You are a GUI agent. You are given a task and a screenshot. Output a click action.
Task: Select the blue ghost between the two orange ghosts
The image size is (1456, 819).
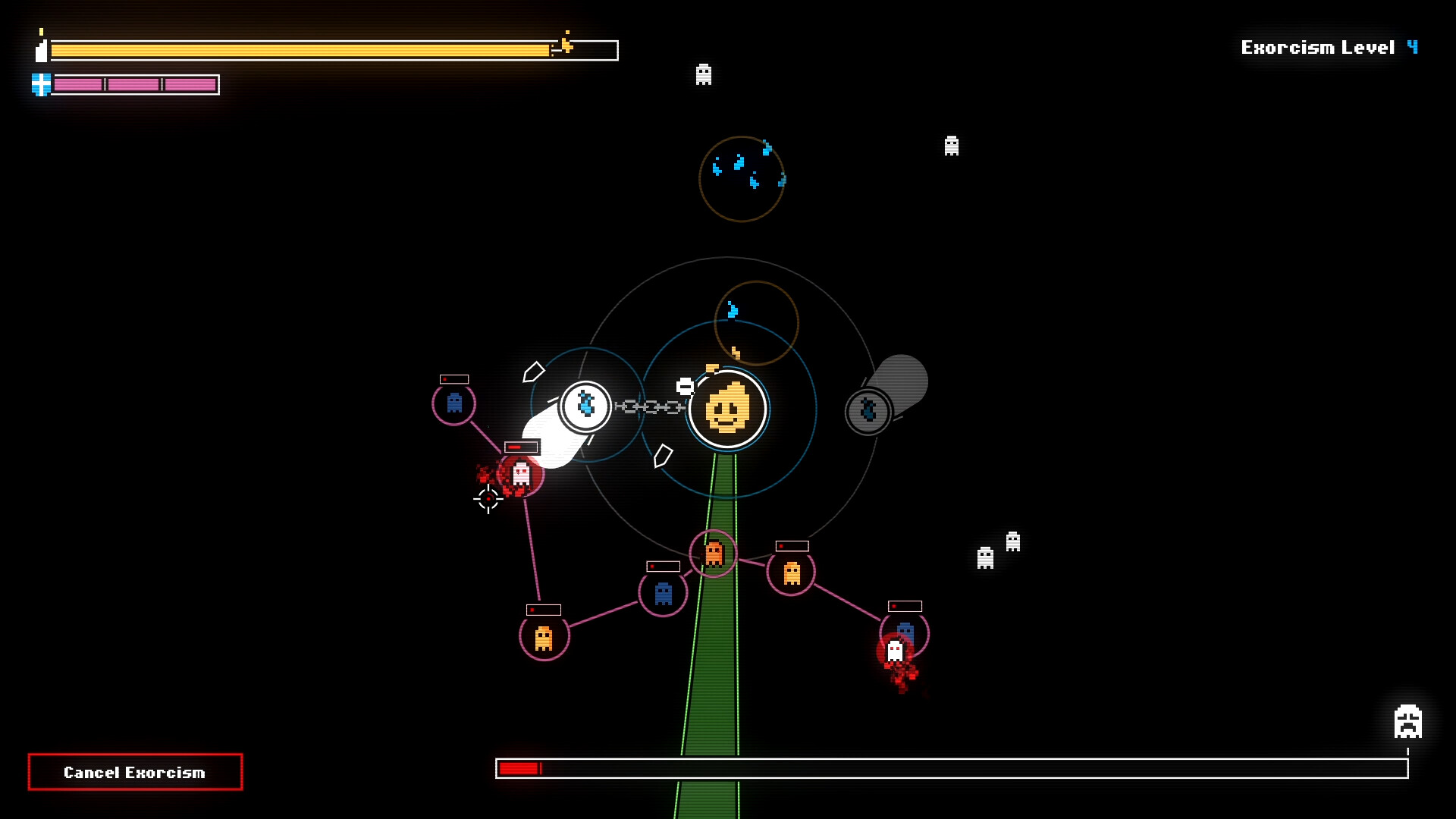665,592
